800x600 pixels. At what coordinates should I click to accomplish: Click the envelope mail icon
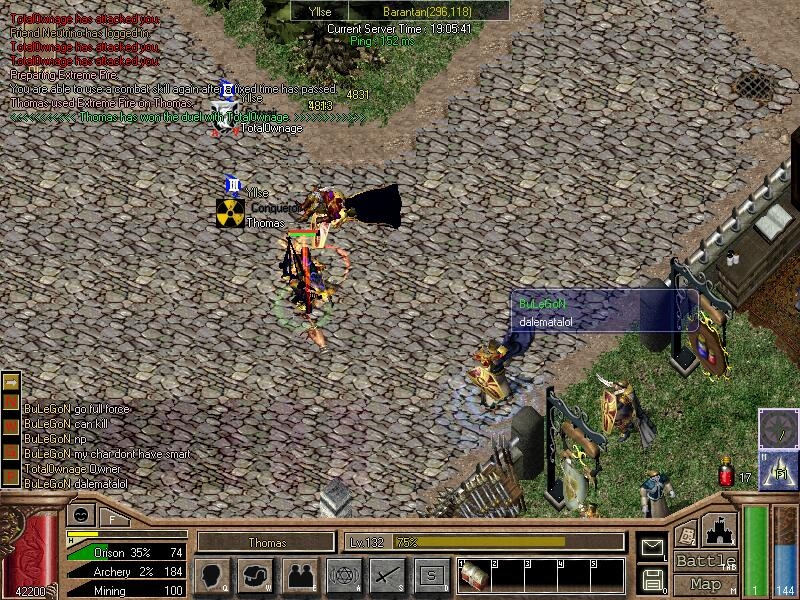[652, 547]
